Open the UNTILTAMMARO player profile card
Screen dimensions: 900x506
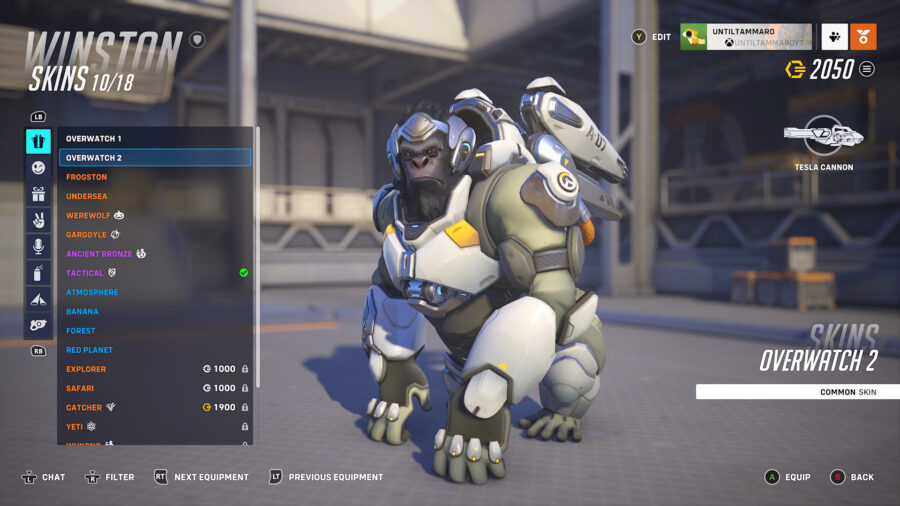coord(745,37)
